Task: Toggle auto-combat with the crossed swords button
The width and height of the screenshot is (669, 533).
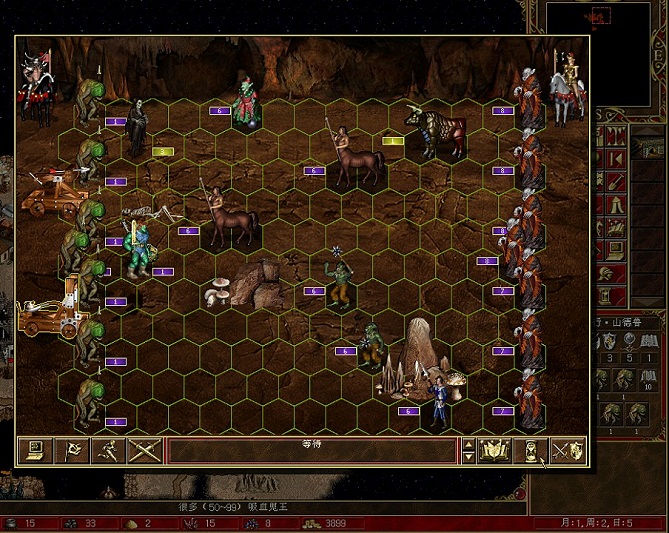Action: pyautogui.click(x=145, y=451)
